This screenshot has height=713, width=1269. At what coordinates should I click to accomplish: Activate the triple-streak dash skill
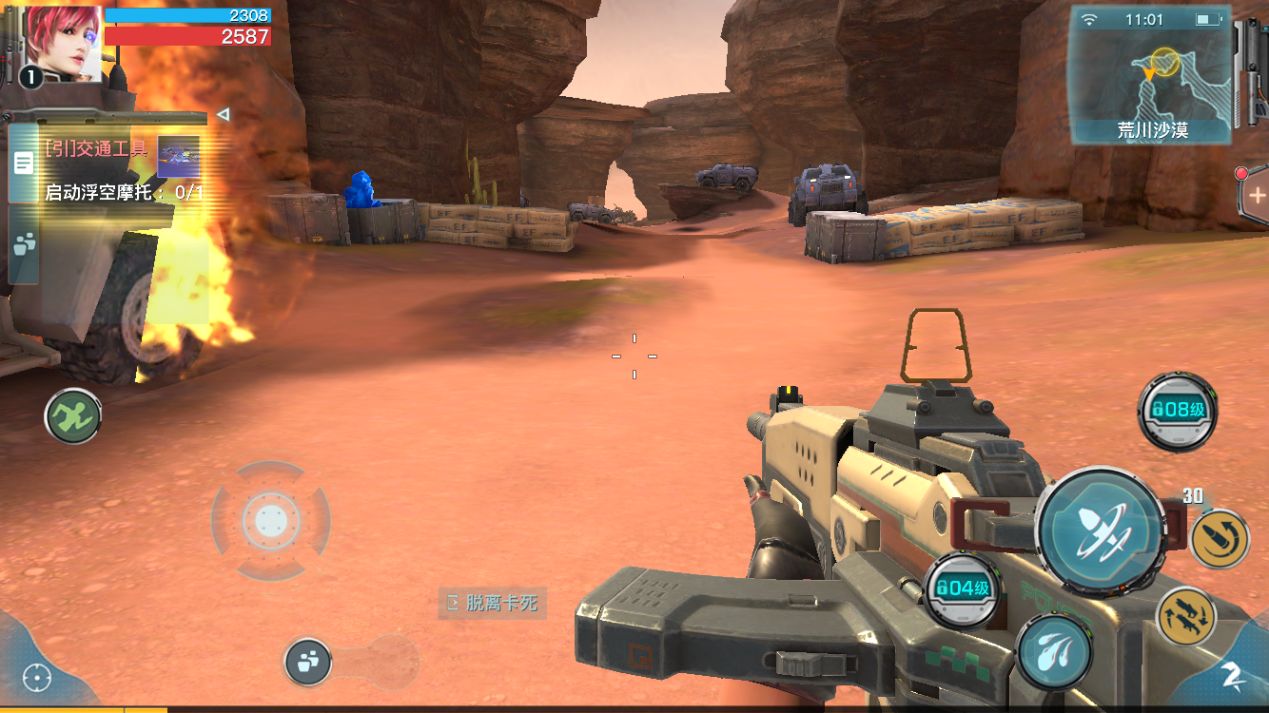(x=1054, y=650)
